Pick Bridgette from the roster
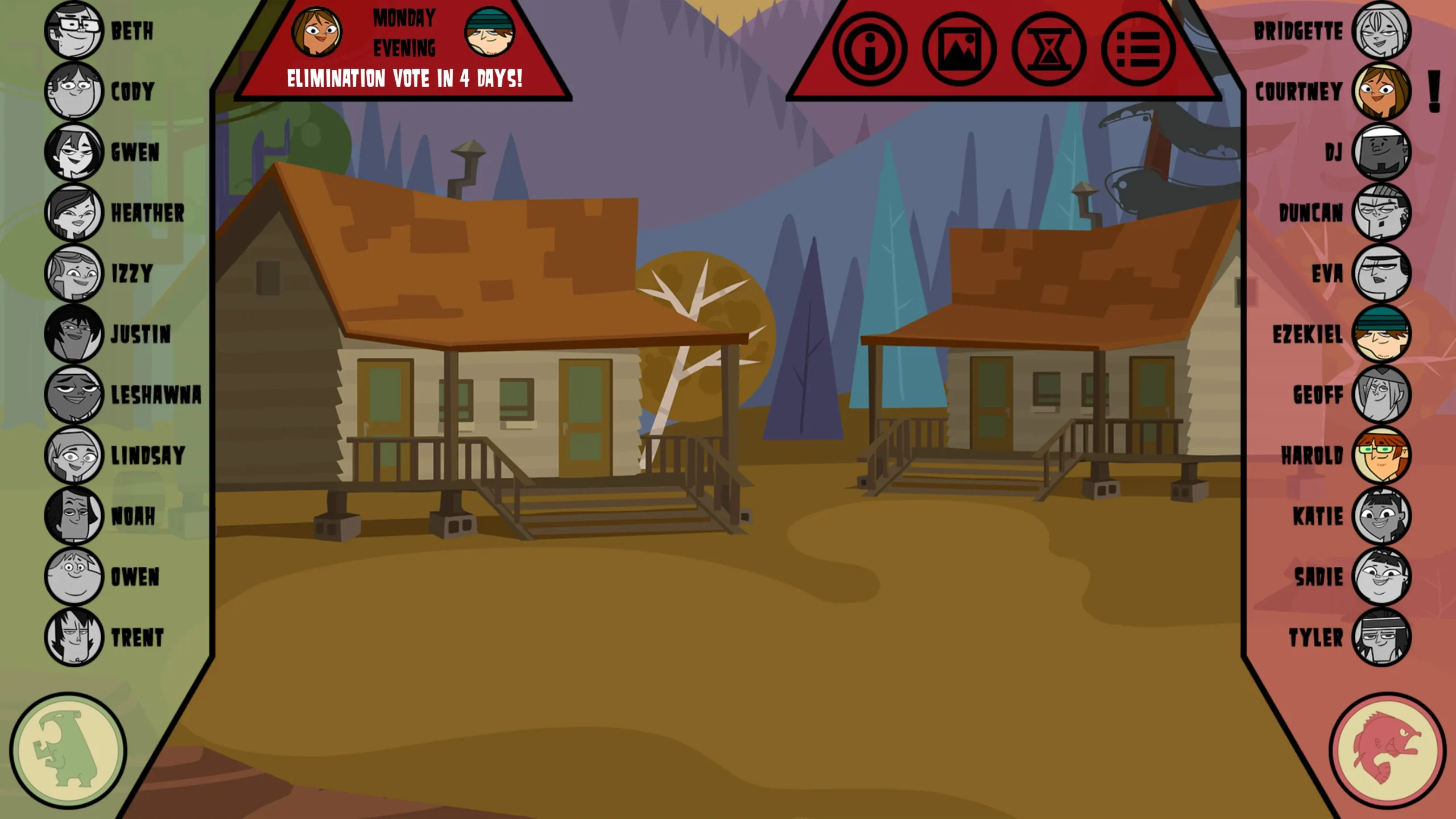 pyautogui.click(x=1381, y=31)
